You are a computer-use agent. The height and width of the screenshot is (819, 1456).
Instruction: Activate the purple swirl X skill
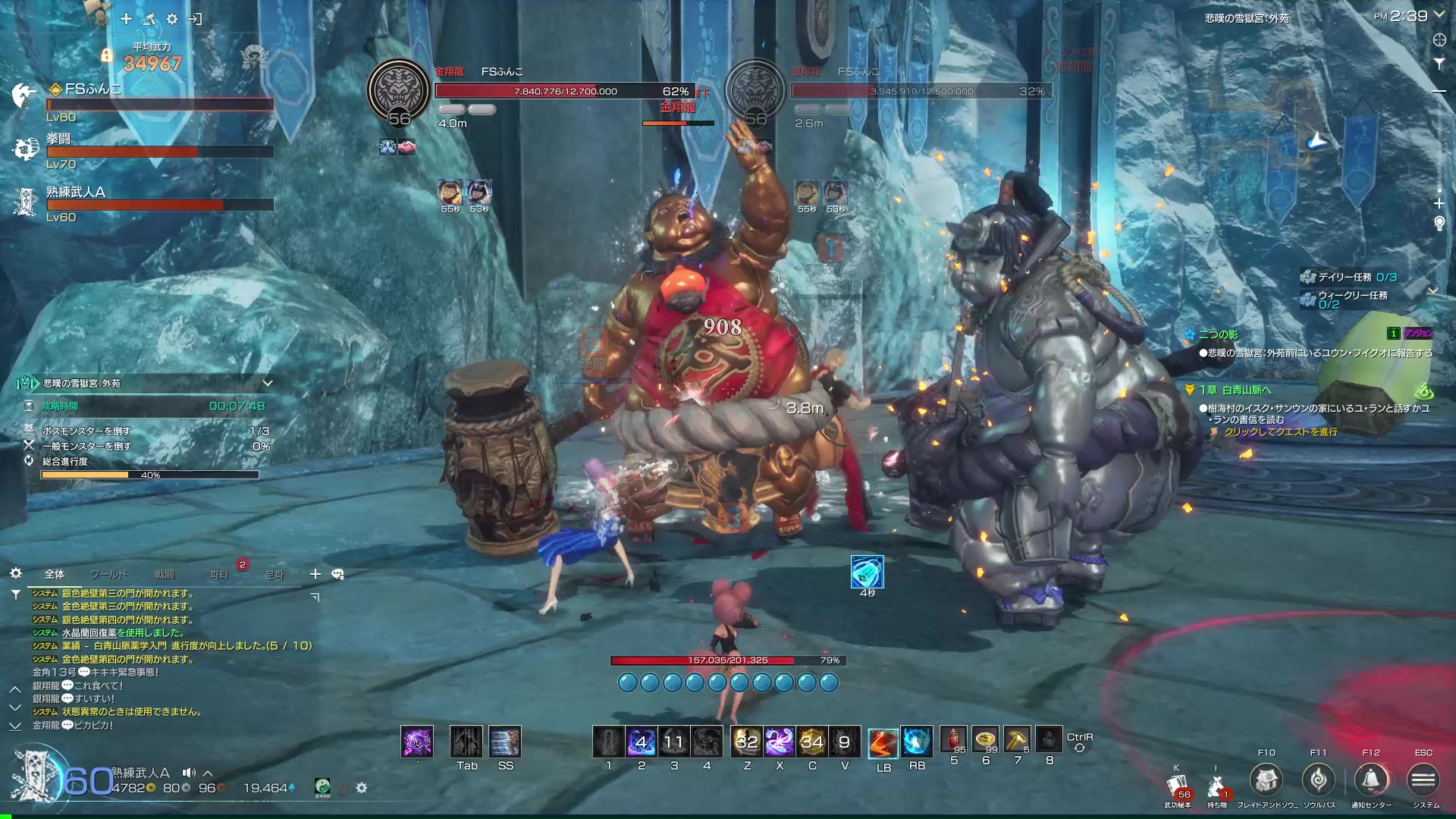tap(780, 742)
